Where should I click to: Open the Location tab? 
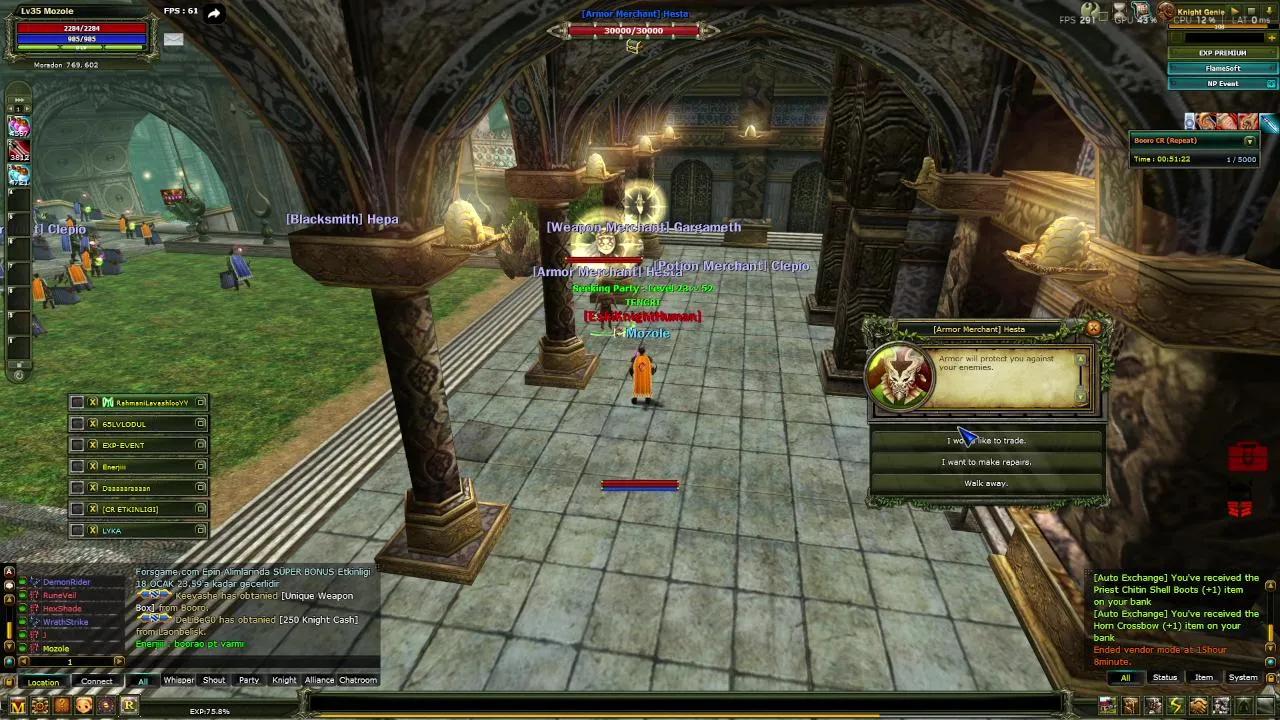(x=43, y=682)
